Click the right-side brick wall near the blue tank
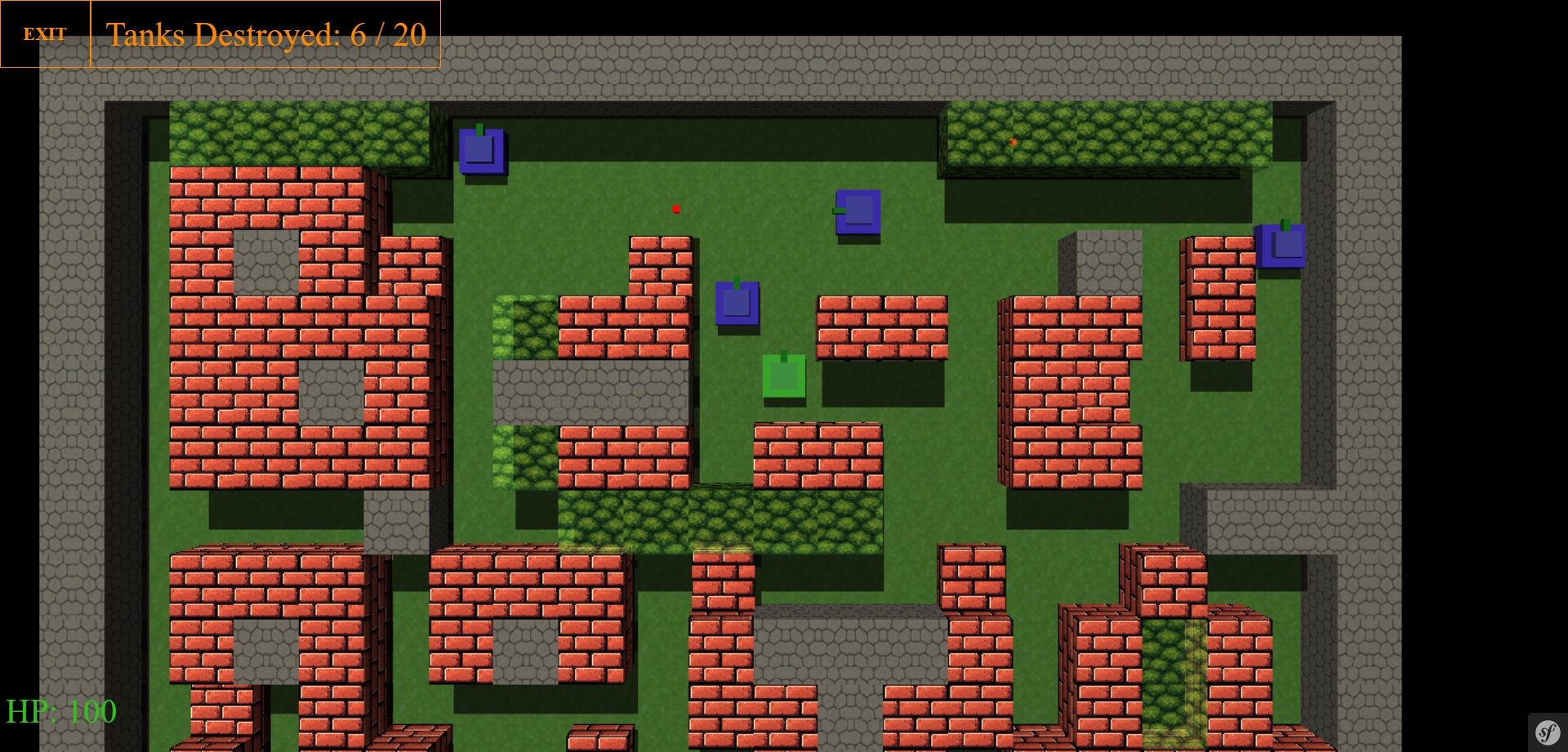The width and height of the screenshot is (1568, 752). coord(1217,294)
